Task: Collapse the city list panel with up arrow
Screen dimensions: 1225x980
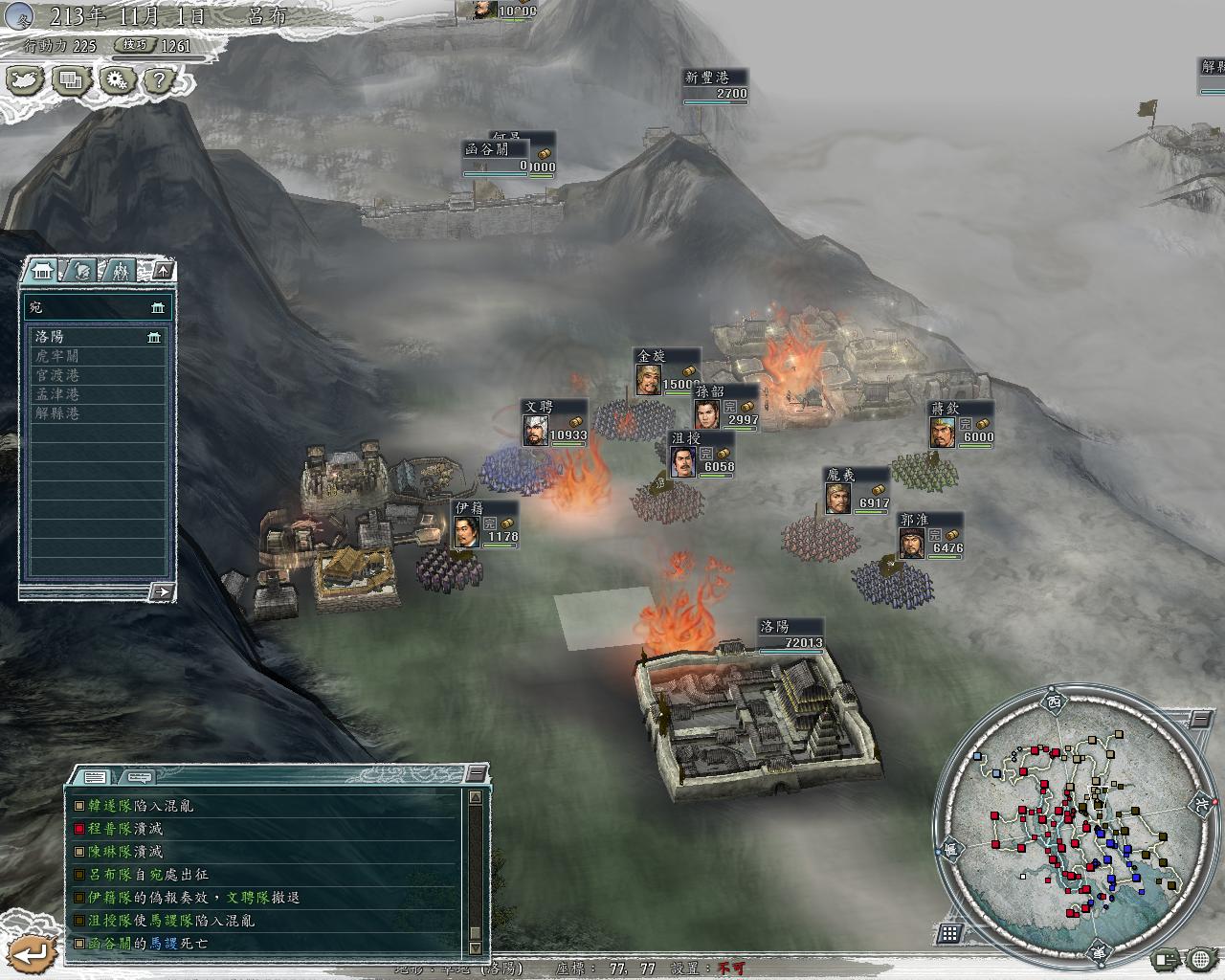Action: point(163,271)
